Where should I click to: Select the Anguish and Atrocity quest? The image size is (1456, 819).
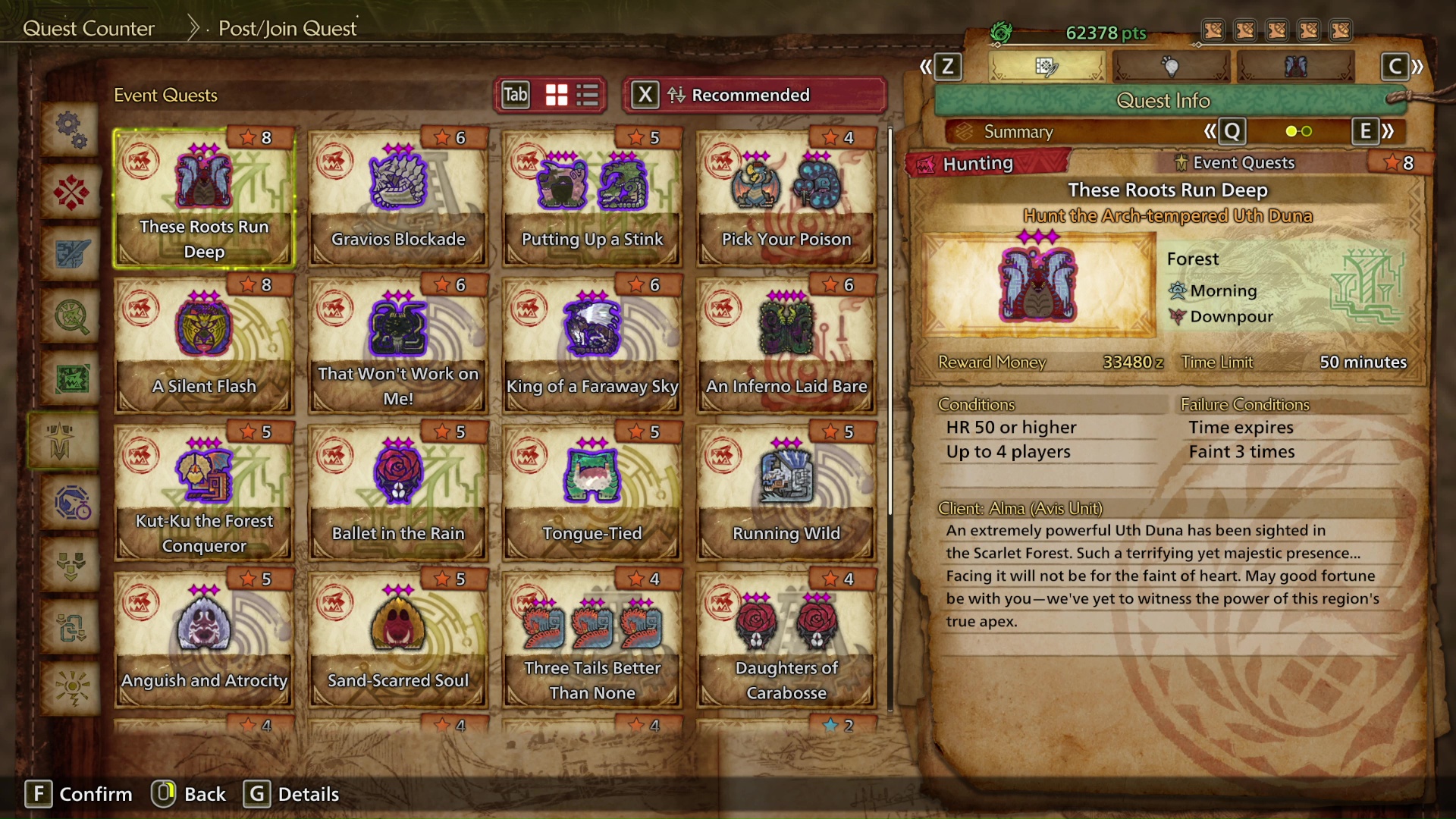coord(203,640)
